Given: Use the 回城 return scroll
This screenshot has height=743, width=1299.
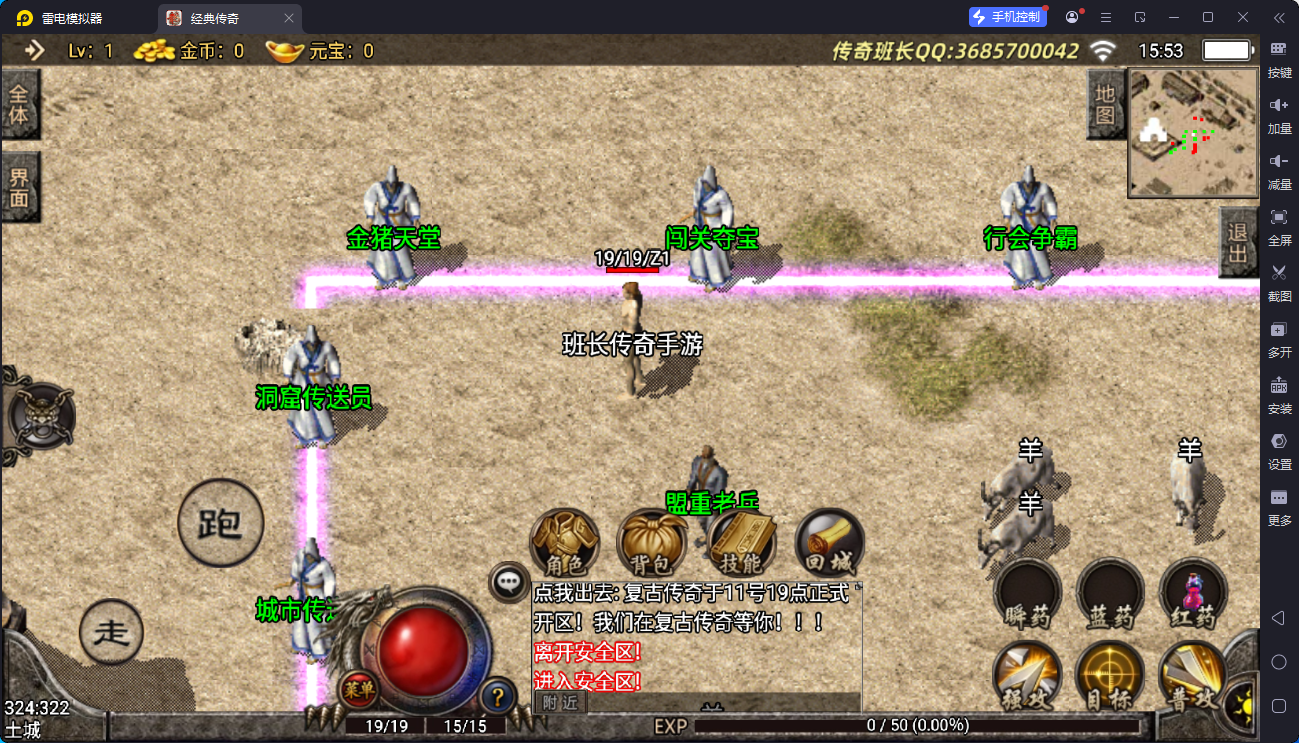Looking at the screenshot, I should point(829,544).
